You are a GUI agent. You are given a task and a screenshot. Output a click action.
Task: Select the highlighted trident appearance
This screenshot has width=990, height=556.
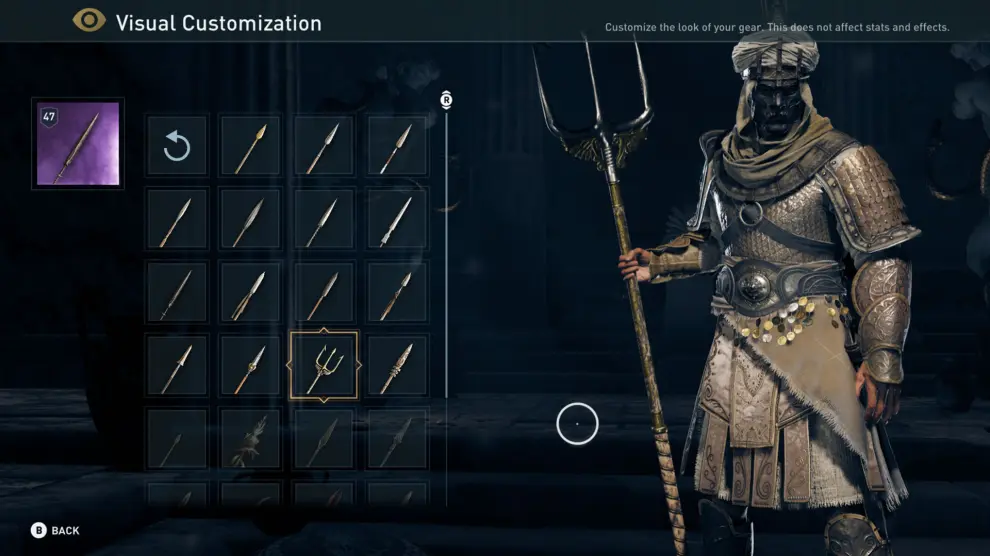[x=324, y=366]
